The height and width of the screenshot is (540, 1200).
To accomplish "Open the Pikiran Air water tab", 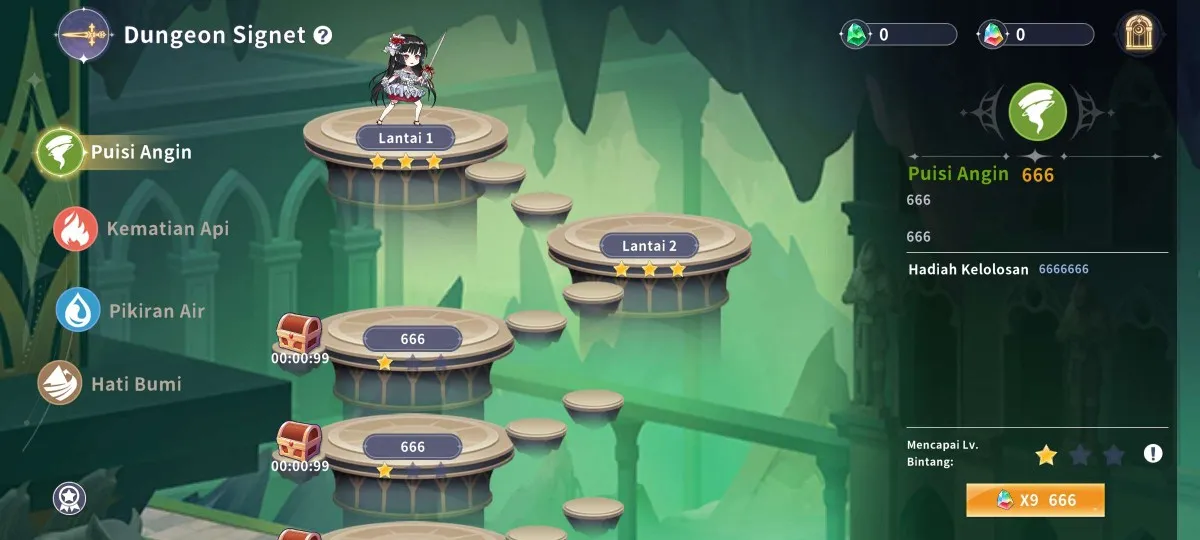I will (132, 311).
